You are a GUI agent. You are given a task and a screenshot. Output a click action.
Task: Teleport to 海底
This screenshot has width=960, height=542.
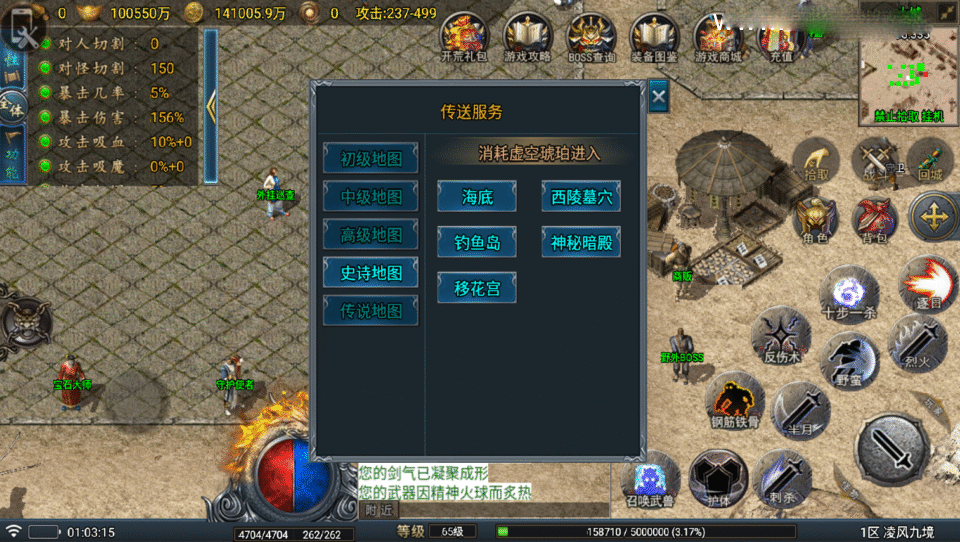477,197
